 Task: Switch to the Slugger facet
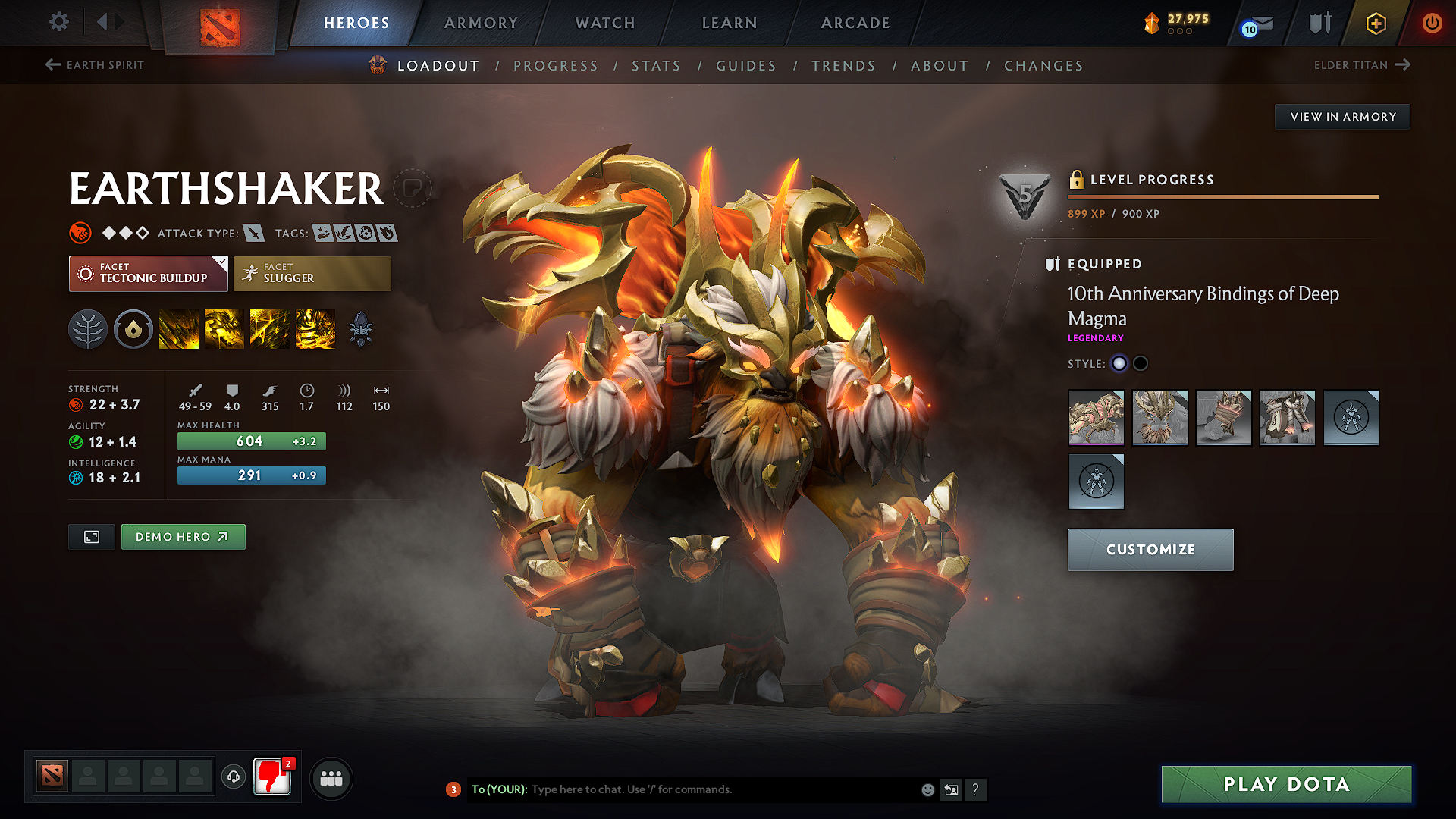(312, 273)
